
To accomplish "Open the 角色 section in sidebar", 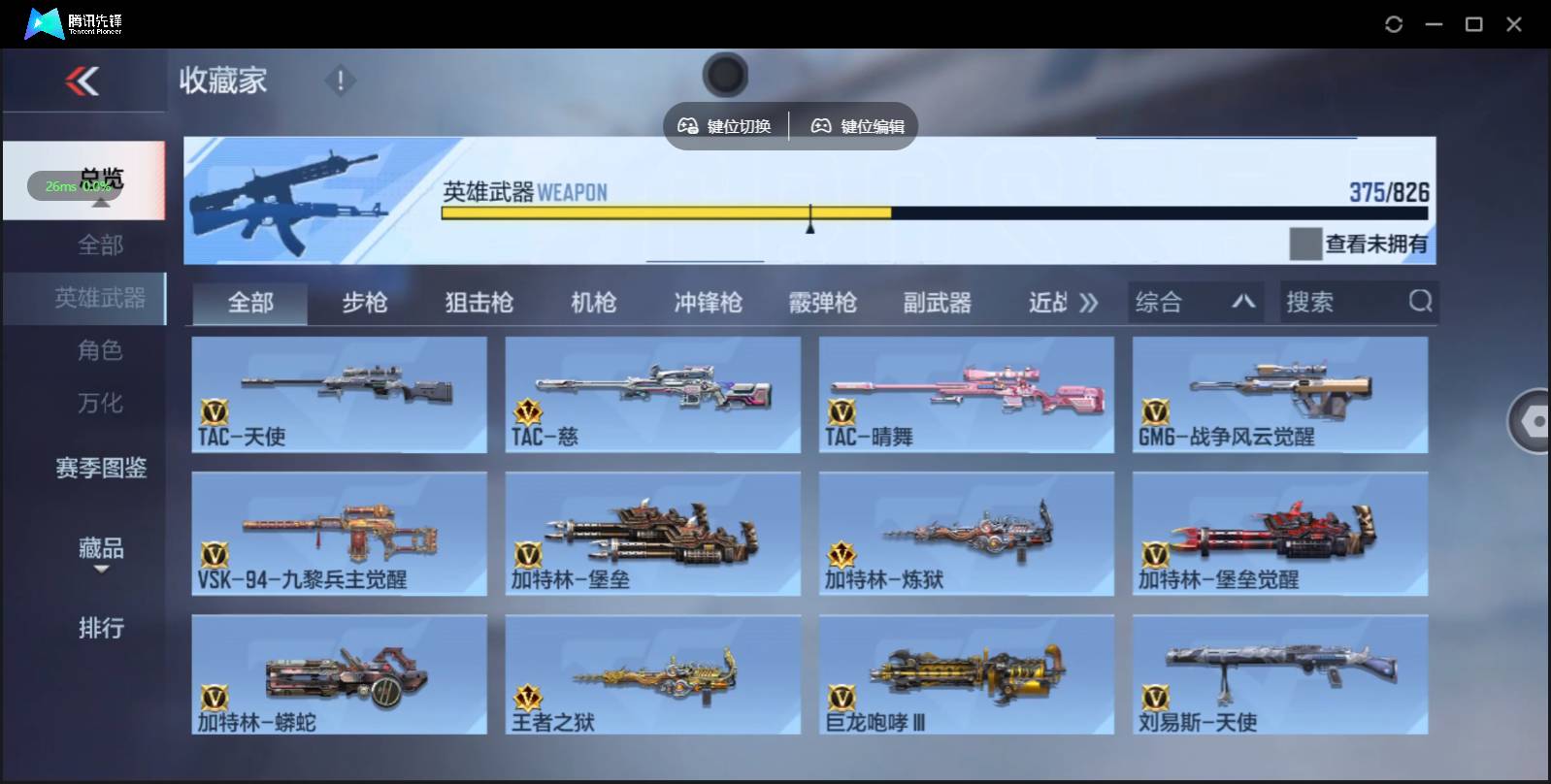I will (x=100, y=350).
